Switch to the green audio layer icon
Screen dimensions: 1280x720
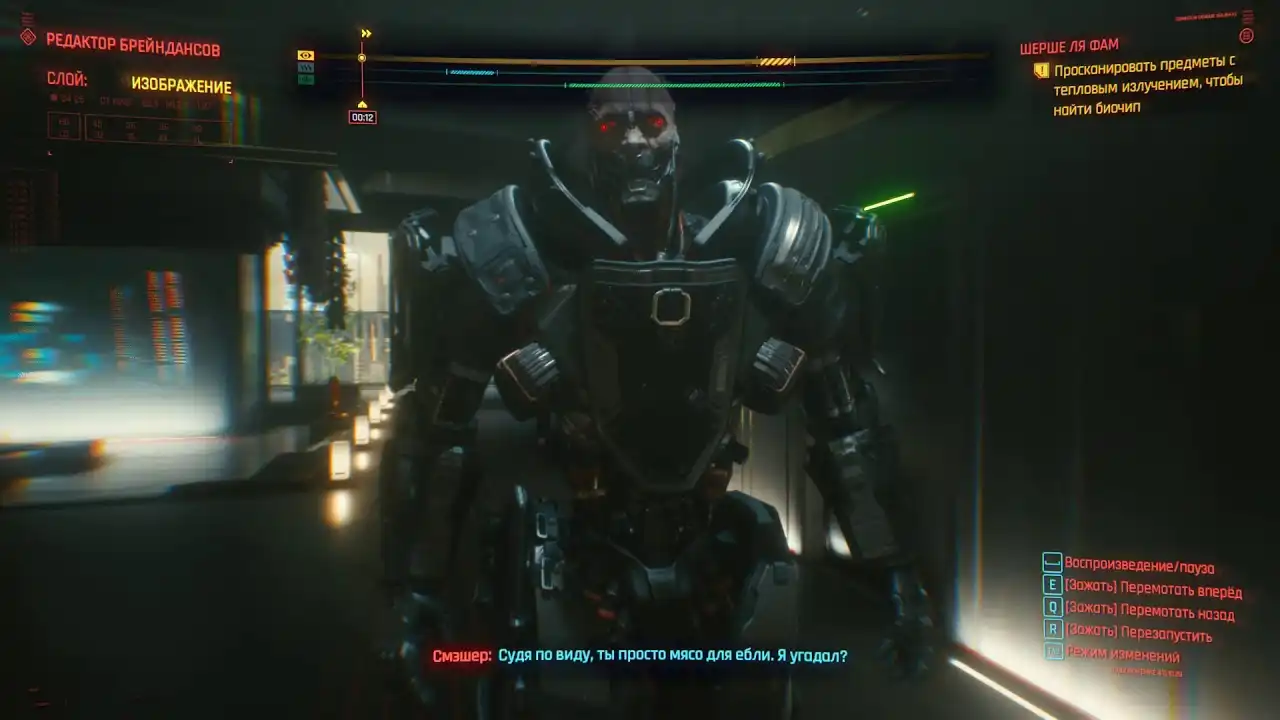click(306, 80)
